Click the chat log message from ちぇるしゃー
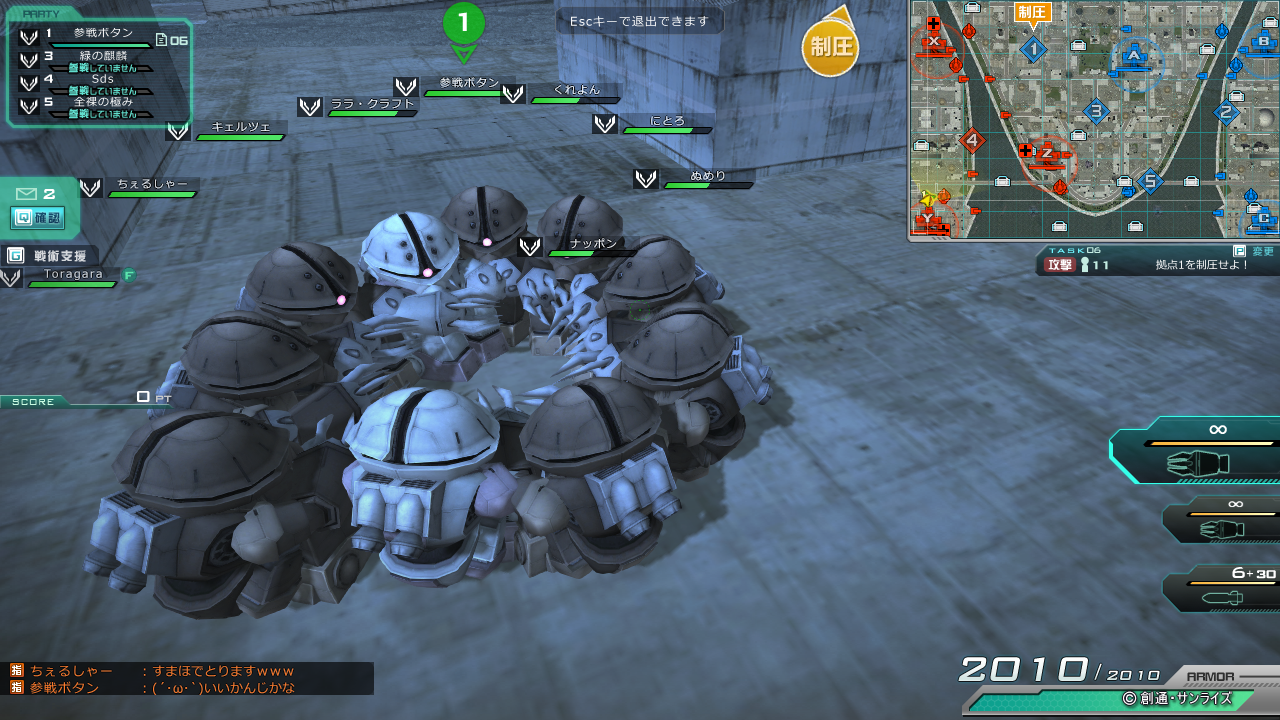The image size is (1280, 720). coord(162,671)
